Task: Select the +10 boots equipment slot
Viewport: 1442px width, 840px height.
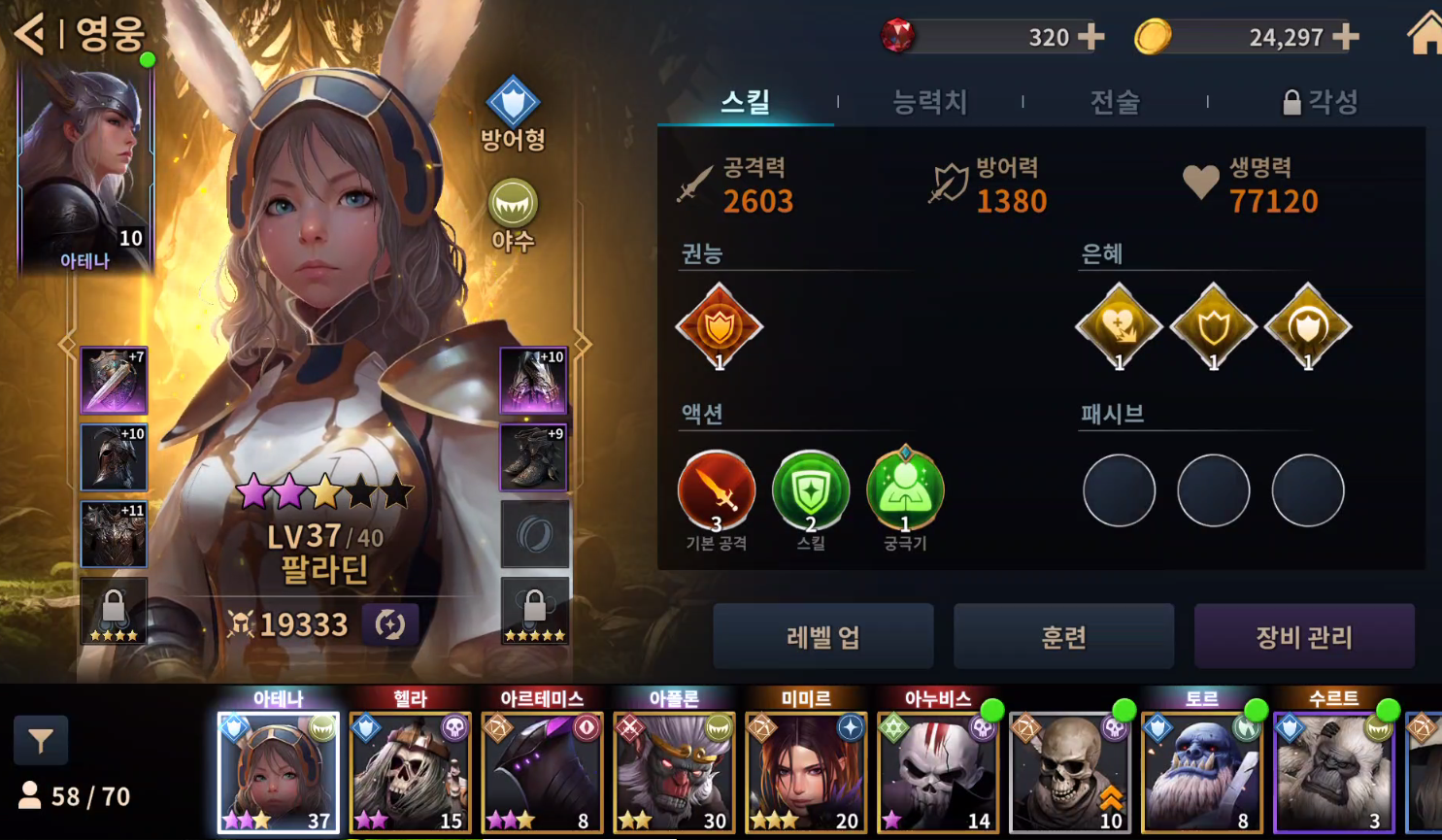Action: tap(533, 380)
